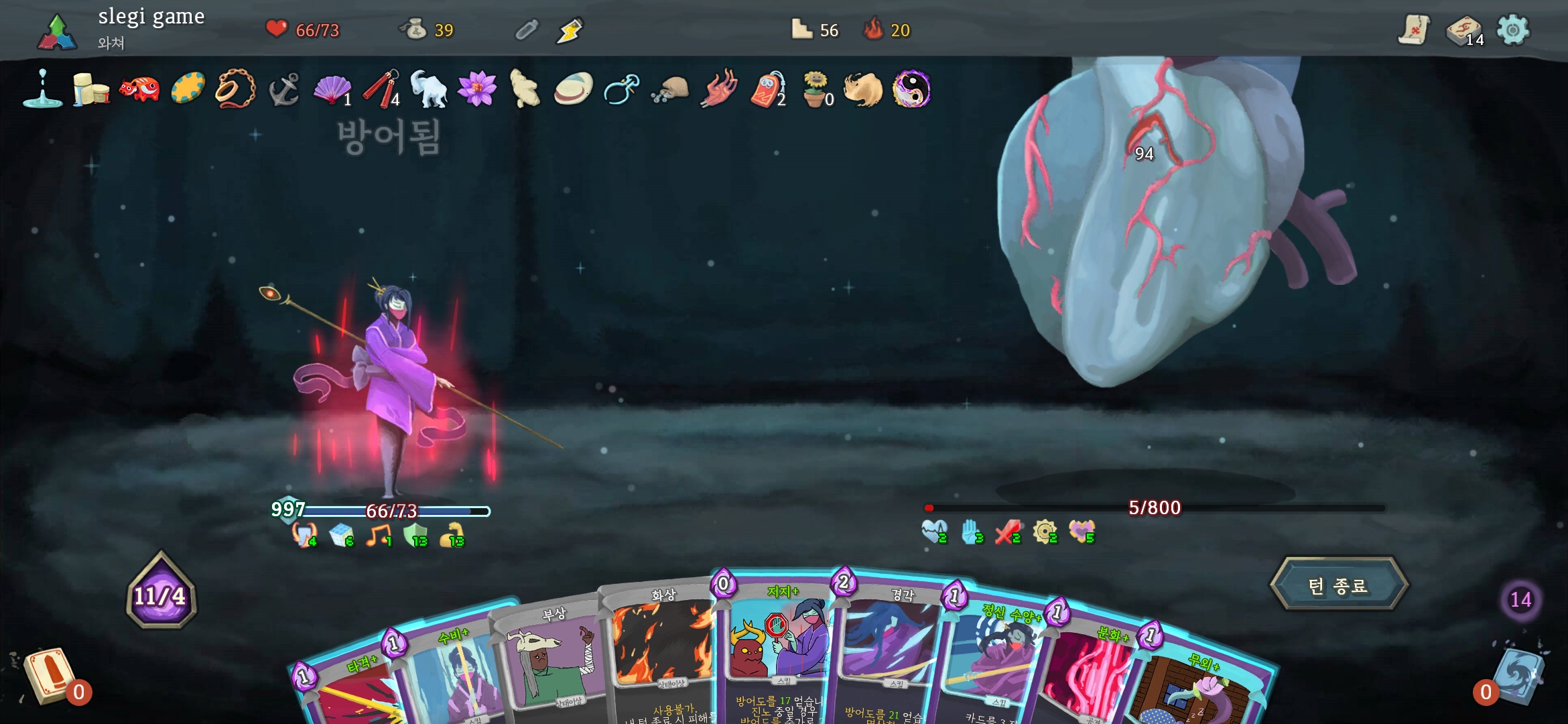Open the settings gear menu
The image size is (1568, 724).
coord(1512,30)
